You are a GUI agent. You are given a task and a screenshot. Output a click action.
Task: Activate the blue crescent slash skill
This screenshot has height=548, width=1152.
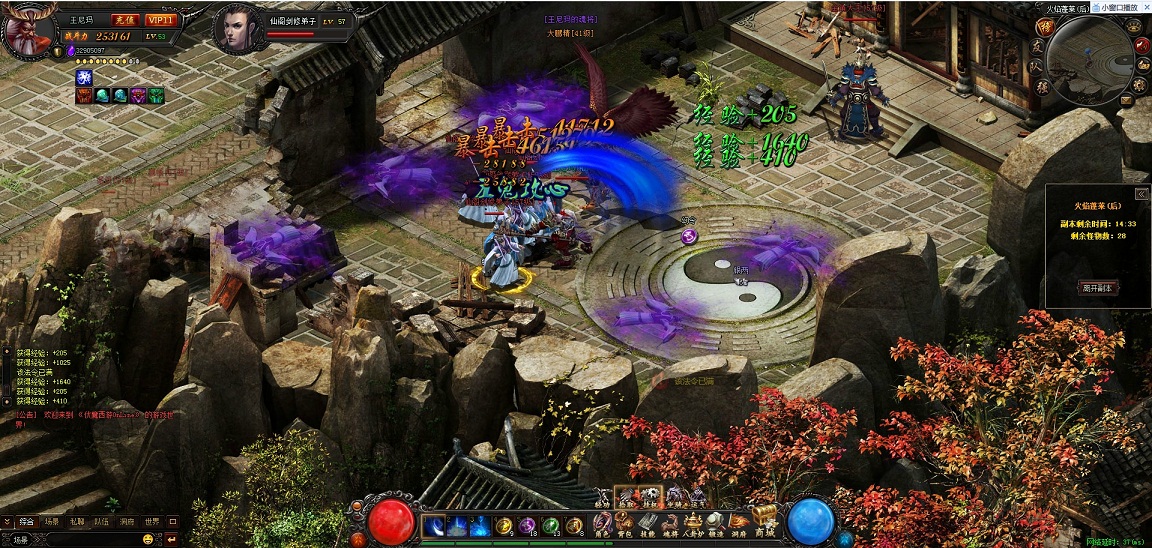click(435, 526)
